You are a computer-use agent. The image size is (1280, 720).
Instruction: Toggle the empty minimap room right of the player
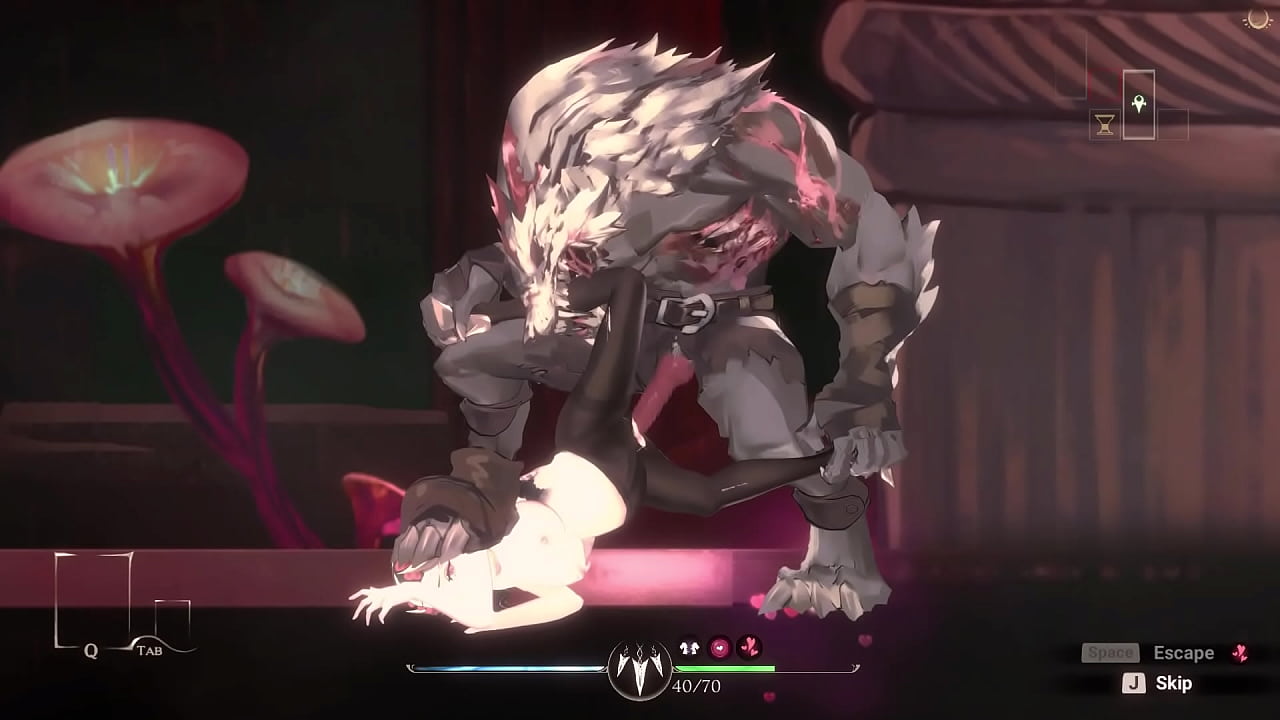1173,124
